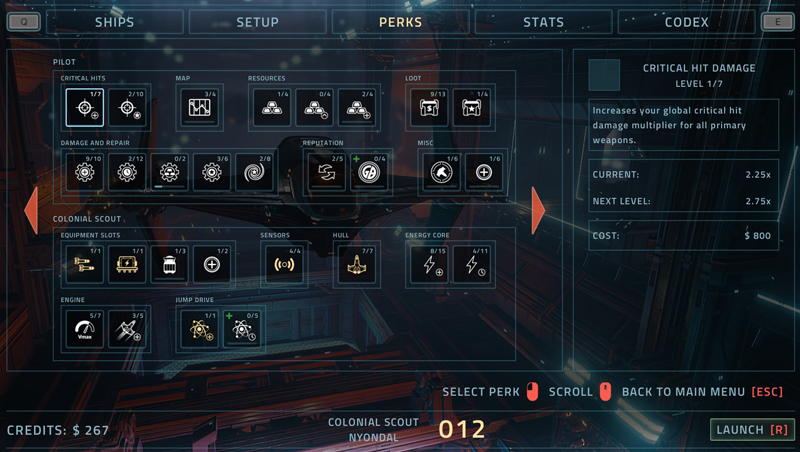This screenshot has width=800, height=452.
Task: Choose the Hull perk icon
Action: click(x=356, y=265)
